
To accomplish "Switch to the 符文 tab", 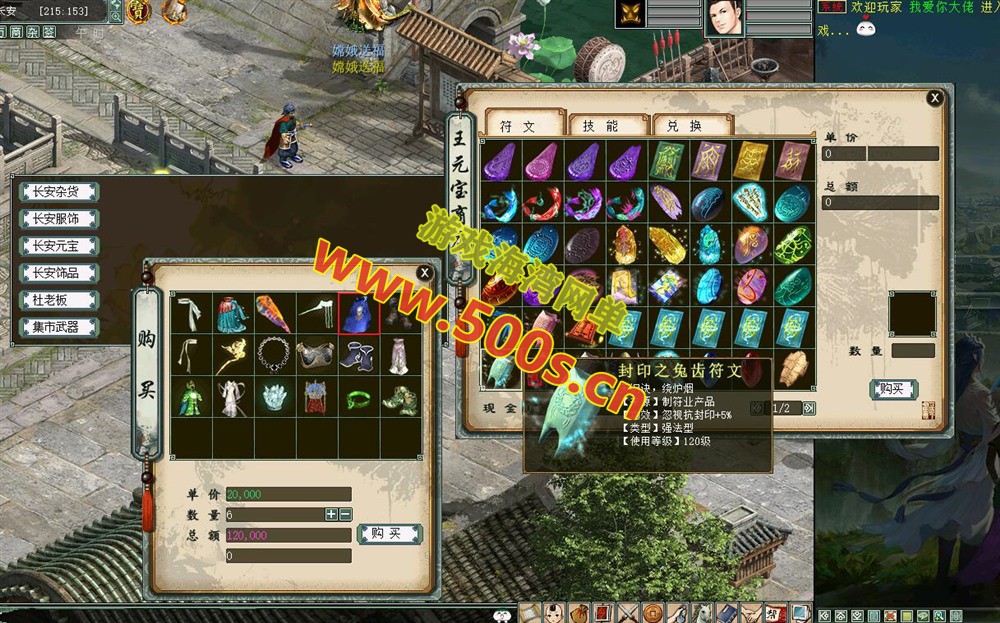I will [518, 126].
